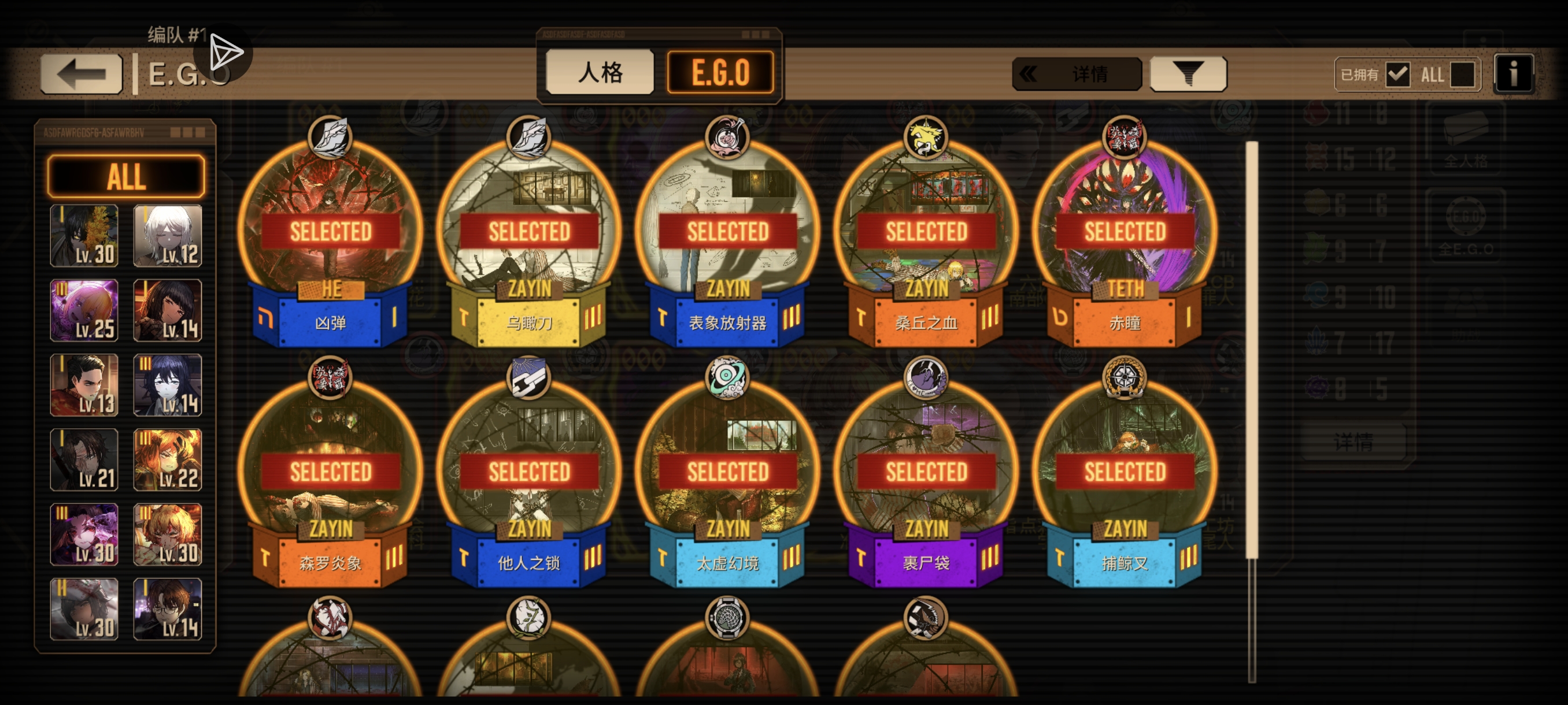
Task: Switch to the 人格 tab
Action: [600, 72]
